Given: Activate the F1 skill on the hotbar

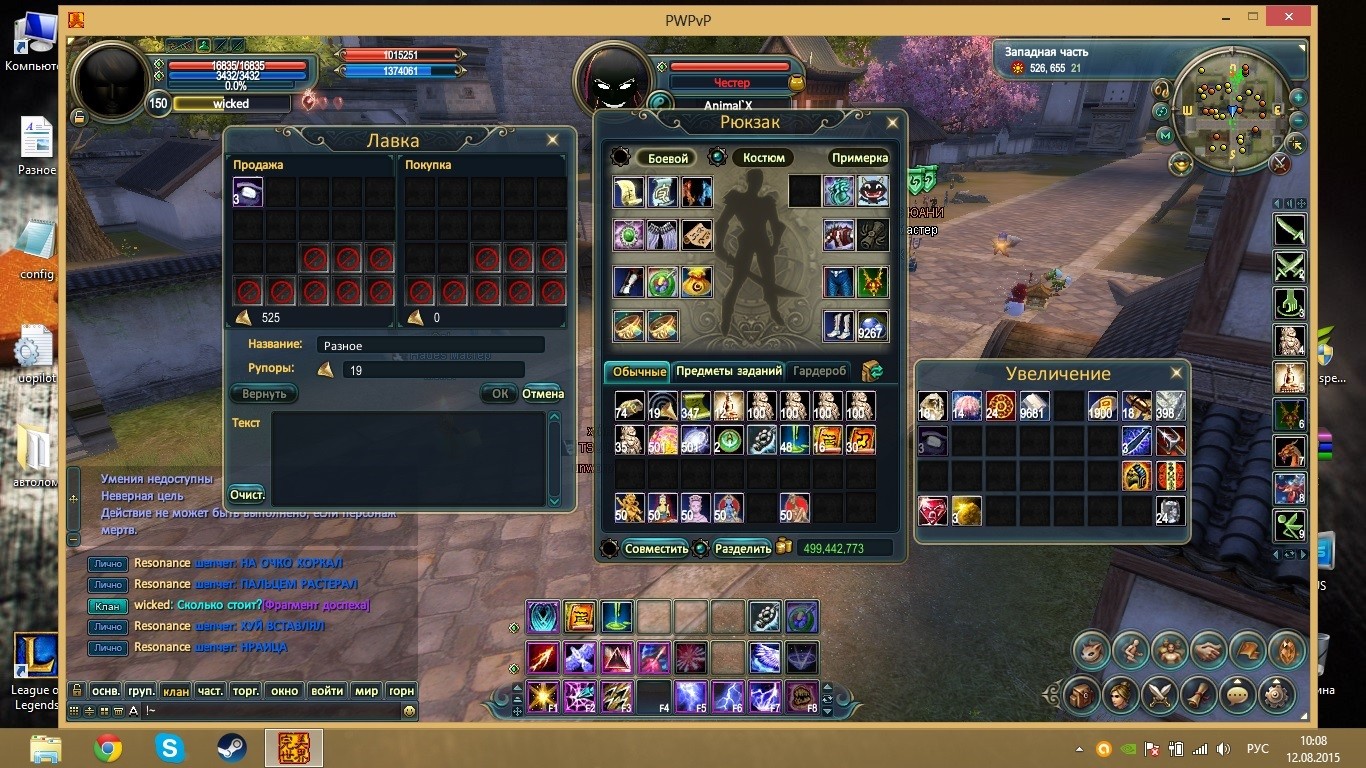Looking at the screenshot, I should click(x=543, y=694).
